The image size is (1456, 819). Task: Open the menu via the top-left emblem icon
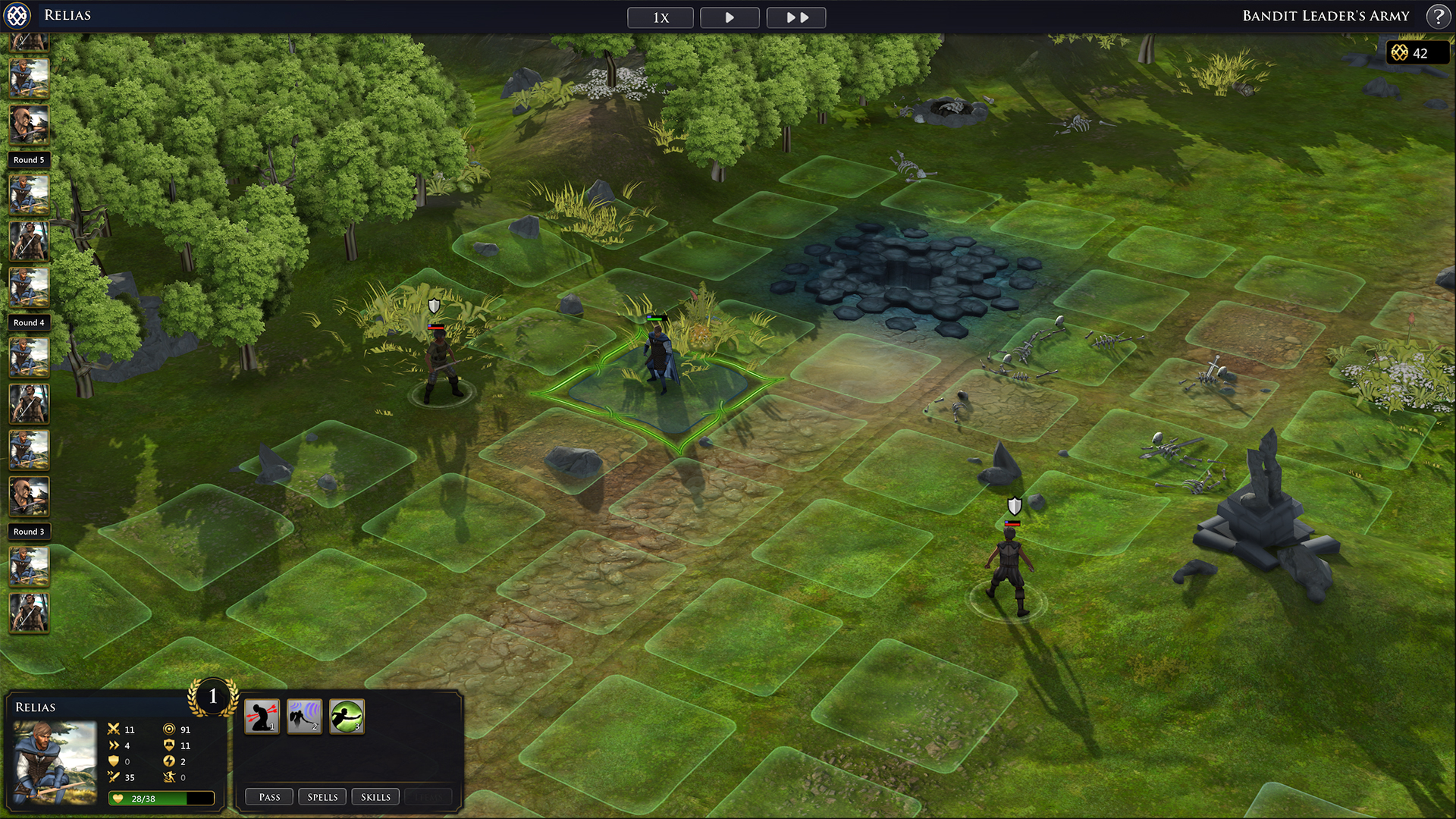point(17,15)
